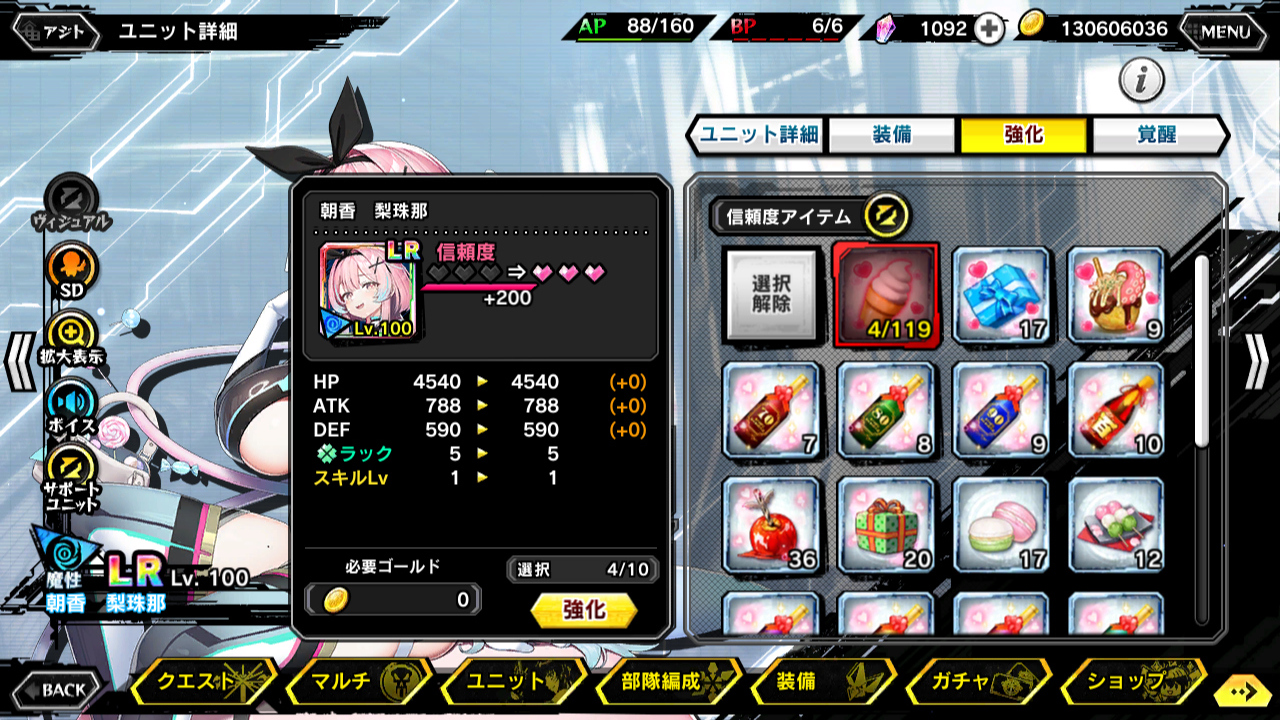Select the pink ice cream cone item

[x=886, y=294]
